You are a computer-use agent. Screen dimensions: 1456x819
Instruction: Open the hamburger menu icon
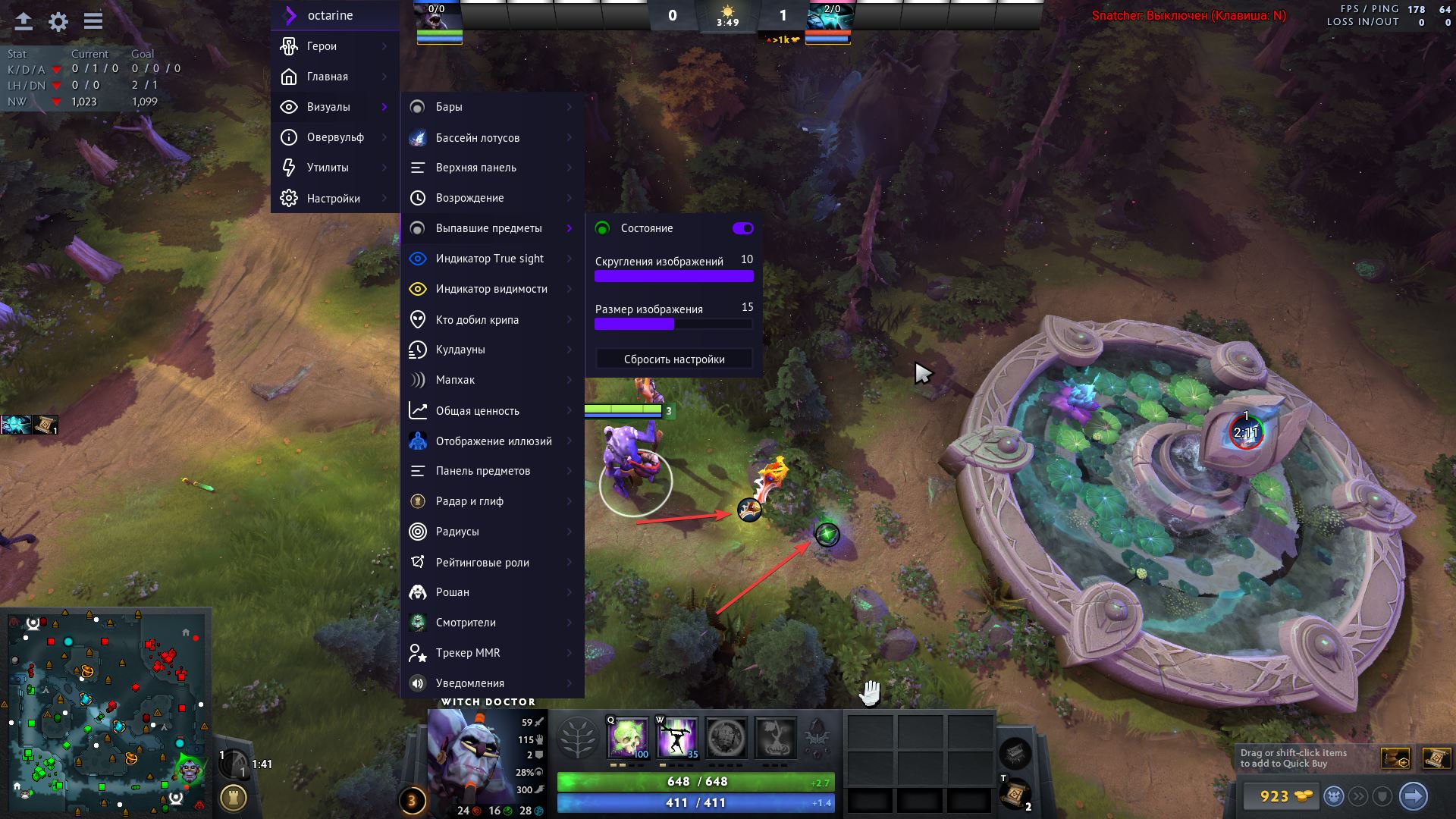click(93, 21)
